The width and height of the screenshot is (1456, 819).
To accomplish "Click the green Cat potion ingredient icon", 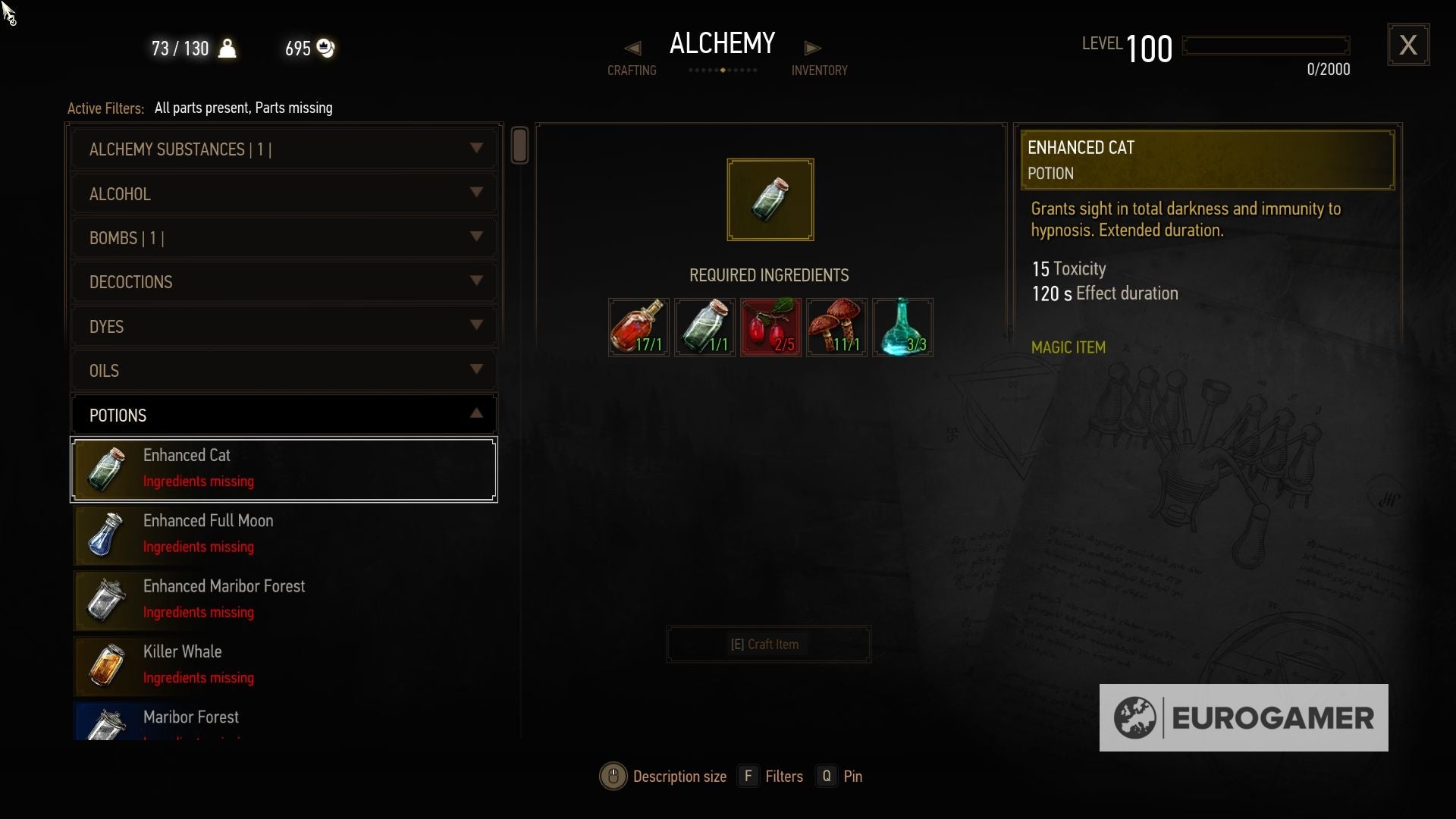I will (704, 327).
